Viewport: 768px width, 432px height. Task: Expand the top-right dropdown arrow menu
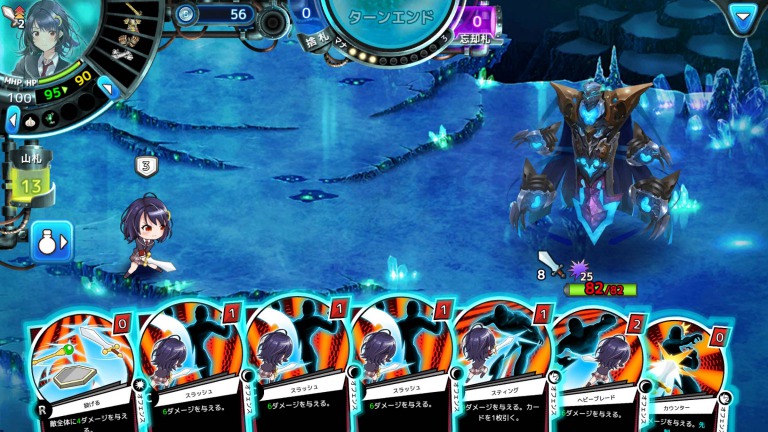[741, 17]
